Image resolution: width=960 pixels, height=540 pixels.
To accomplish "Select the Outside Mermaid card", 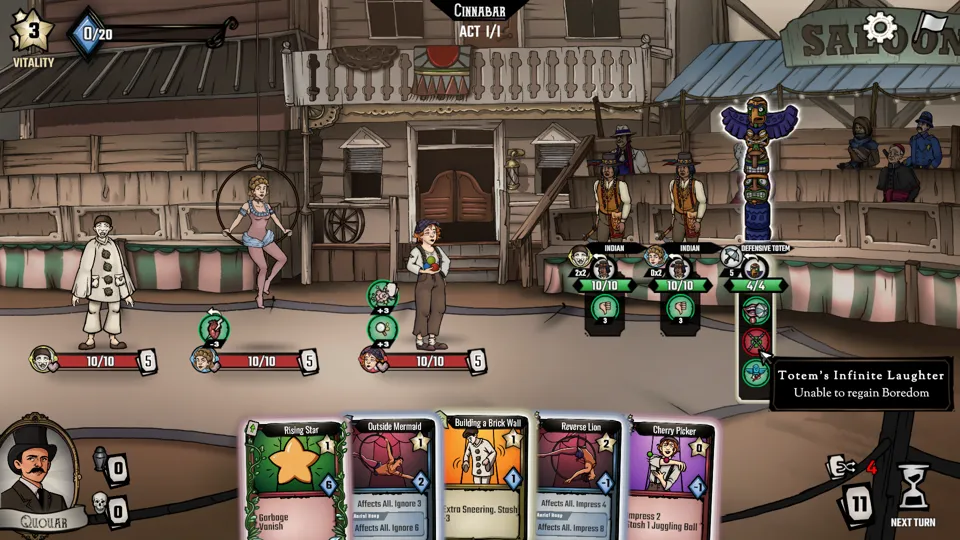I will (x=391, y=480).
